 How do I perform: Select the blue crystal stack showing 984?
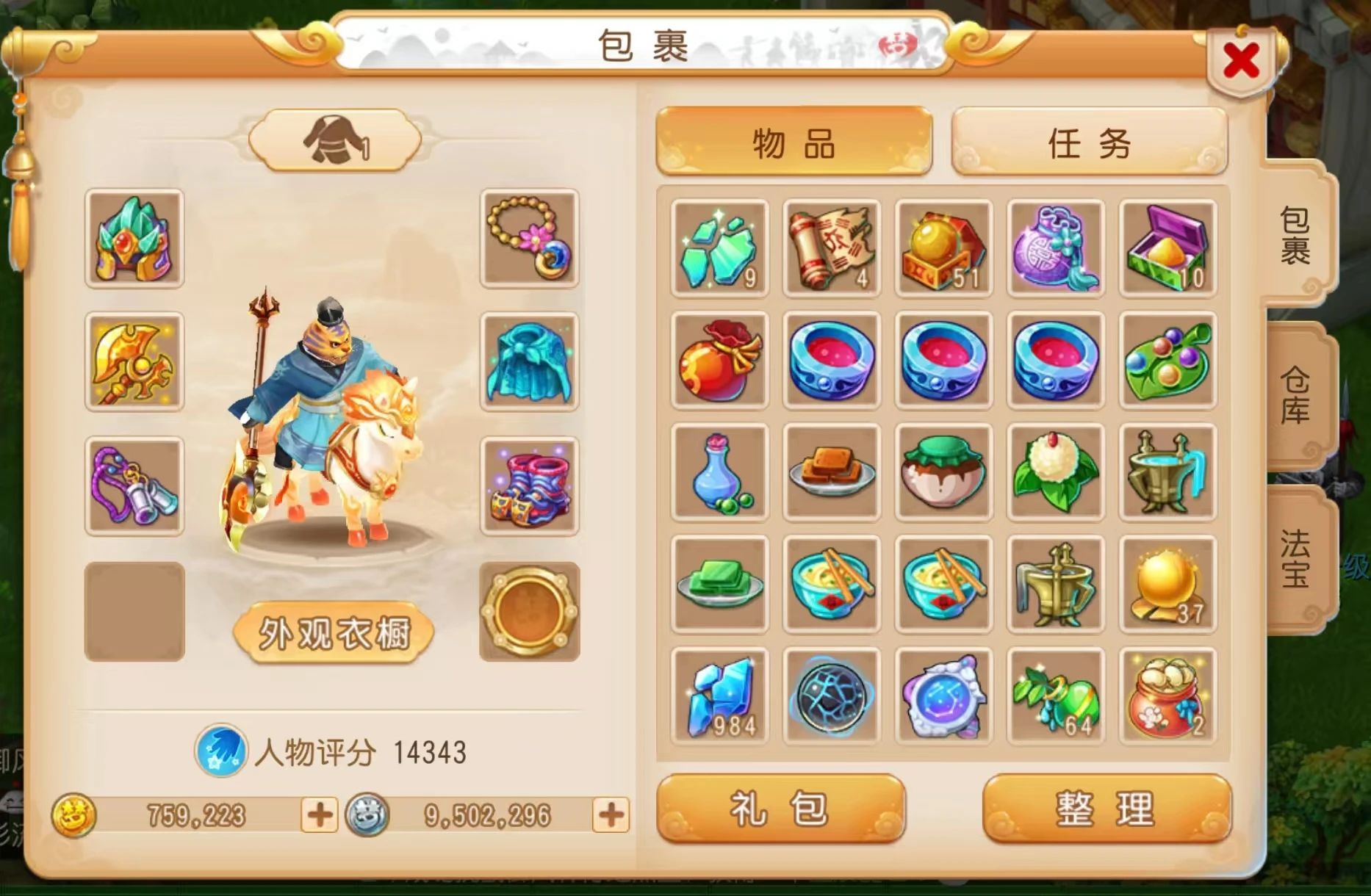[x=719, y=696]
